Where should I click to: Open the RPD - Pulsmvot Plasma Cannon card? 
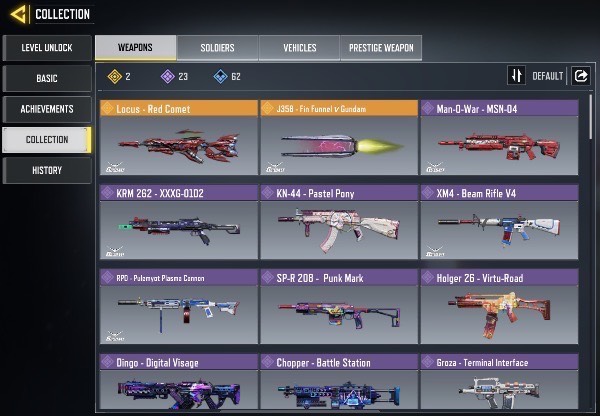click(x=178, y=308)
